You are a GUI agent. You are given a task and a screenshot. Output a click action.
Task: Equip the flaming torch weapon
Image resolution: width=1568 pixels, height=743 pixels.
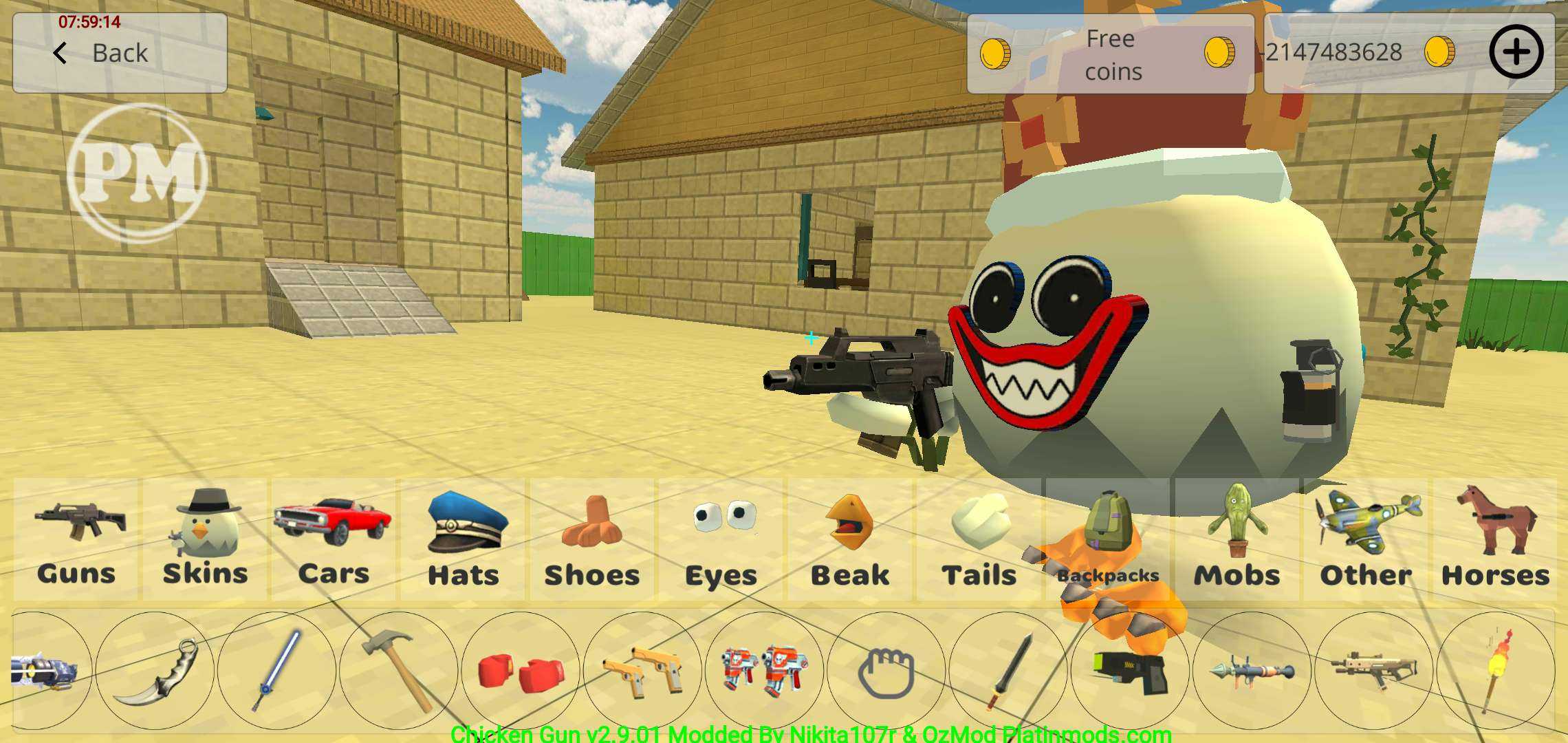pyautogui.click(x=1496, y=671)
